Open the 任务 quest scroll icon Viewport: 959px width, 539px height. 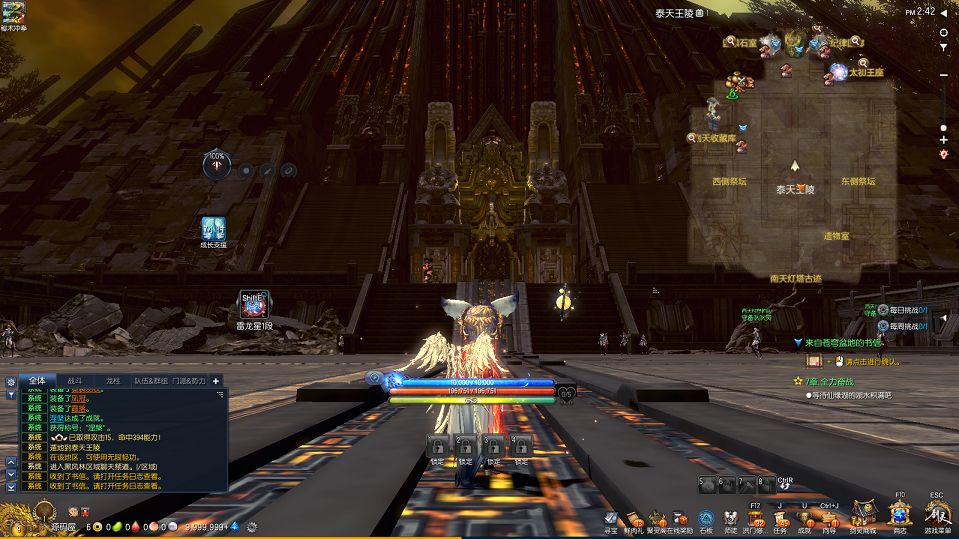pyautogui.click(x=780, y=518)
